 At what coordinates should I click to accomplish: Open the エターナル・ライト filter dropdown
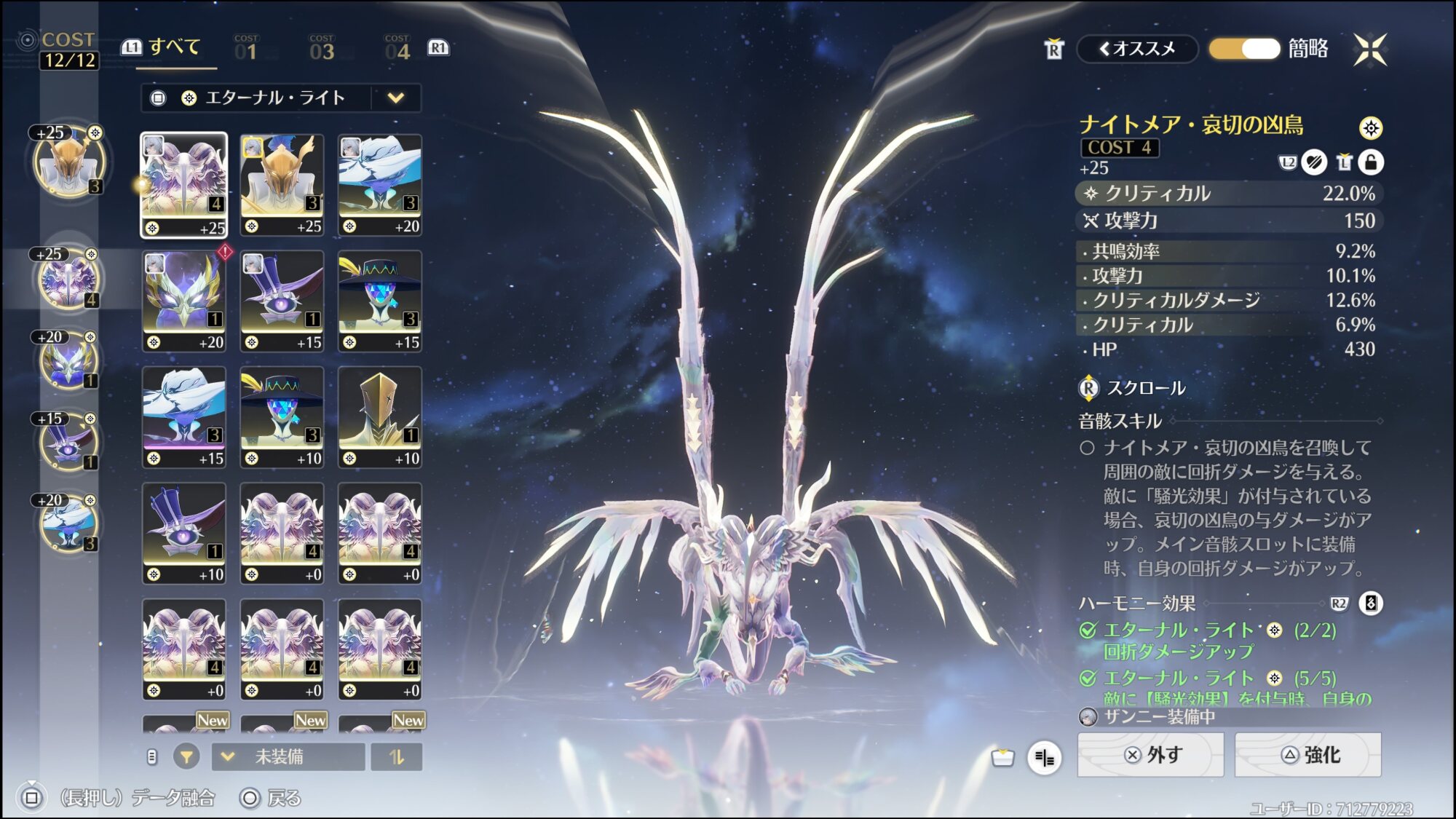[x=396, y=98]
